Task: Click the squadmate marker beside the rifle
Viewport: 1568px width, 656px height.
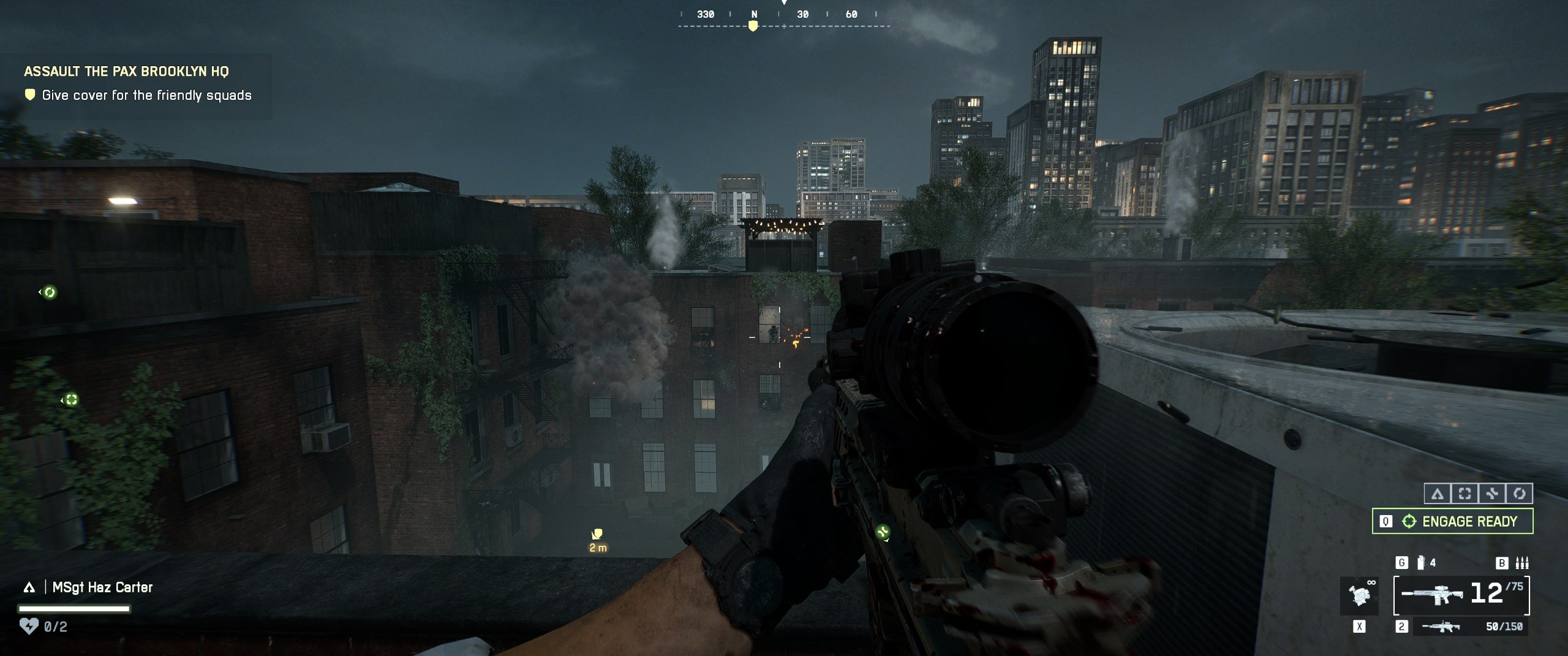Action: pyautogui.click(x=883, y=532)
